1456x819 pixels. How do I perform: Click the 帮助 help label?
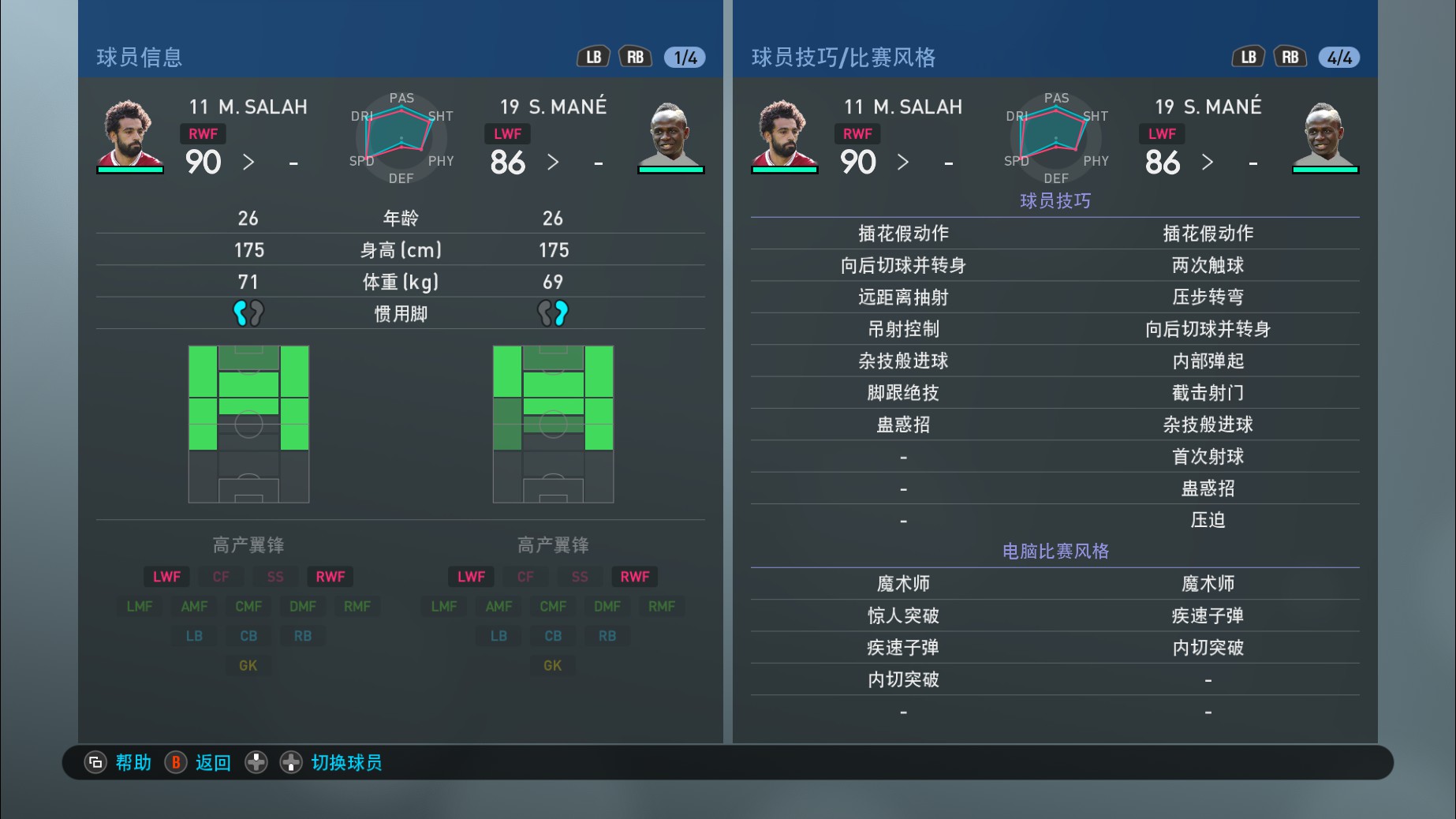(132, 762)
